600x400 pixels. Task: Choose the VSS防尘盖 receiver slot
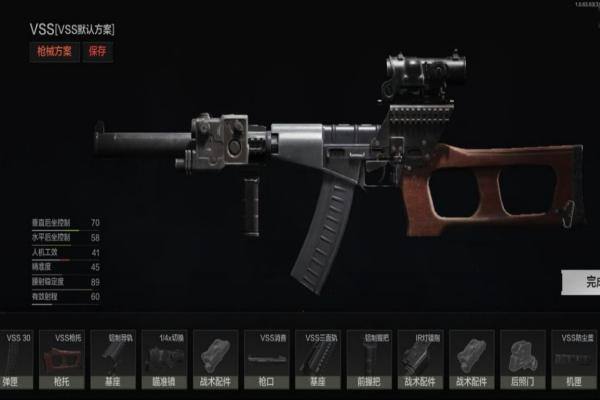click(577, 359)
